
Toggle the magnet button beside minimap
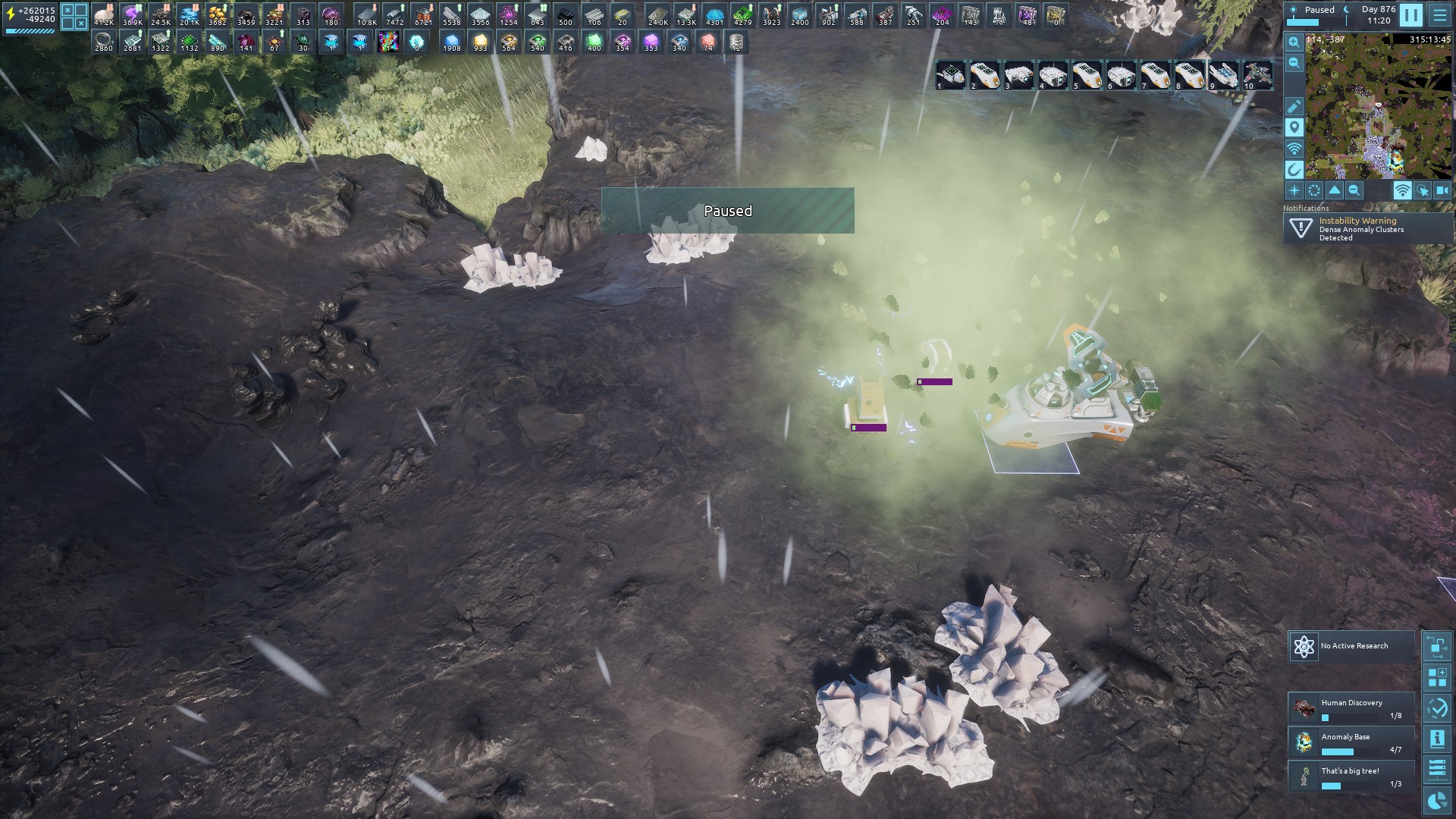click(1294, 169)
